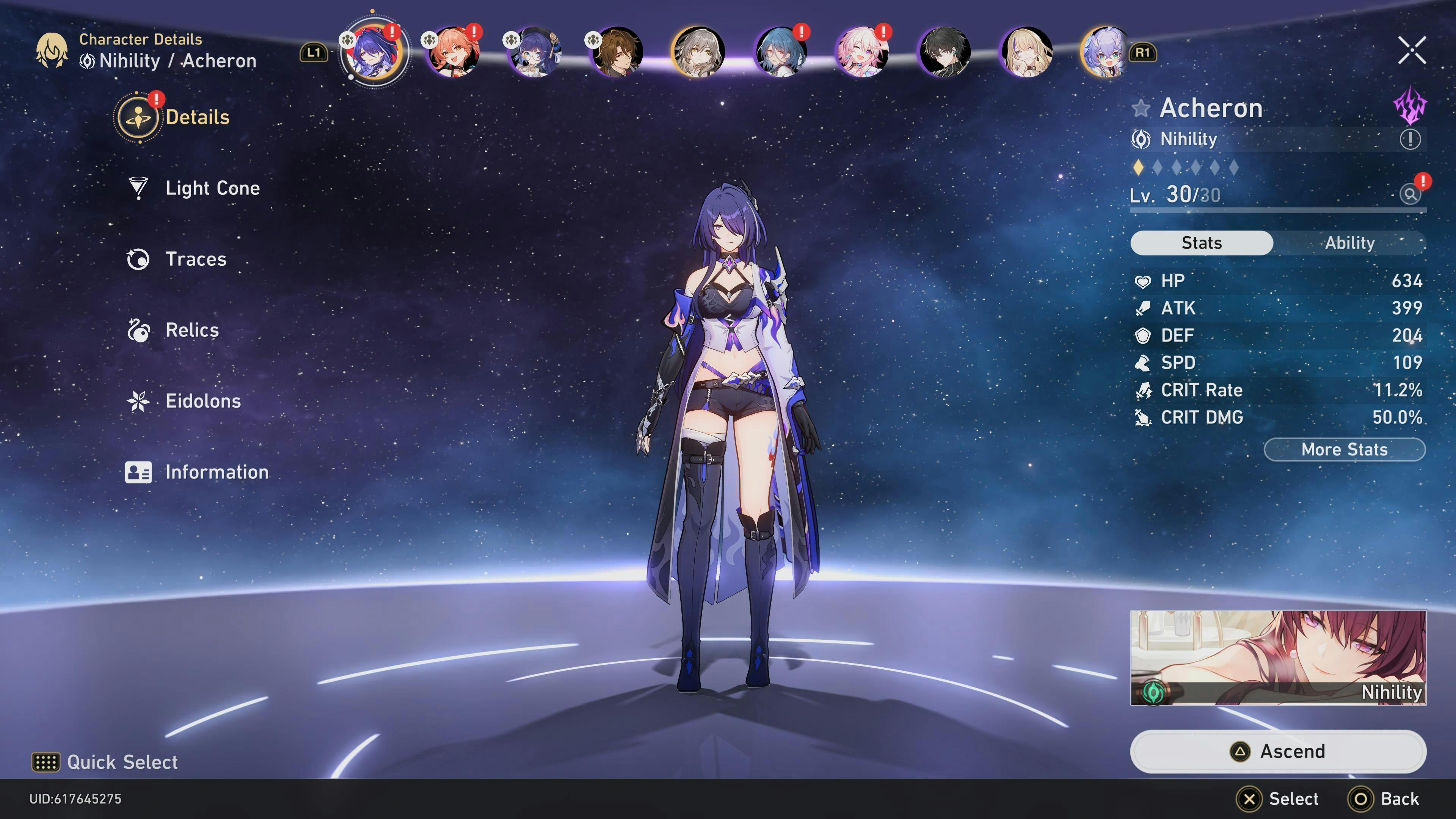Screen dimensions: 1456x819
Task: Click the level preview magnifier icon
Action: pos(1410,195)
